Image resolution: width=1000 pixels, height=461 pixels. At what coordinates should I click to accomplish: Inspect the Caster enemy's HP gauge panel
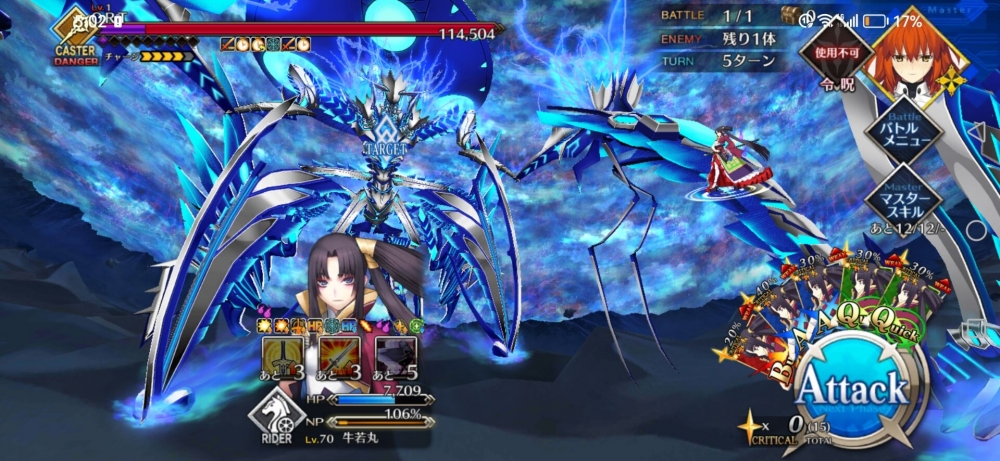point(300,31)
